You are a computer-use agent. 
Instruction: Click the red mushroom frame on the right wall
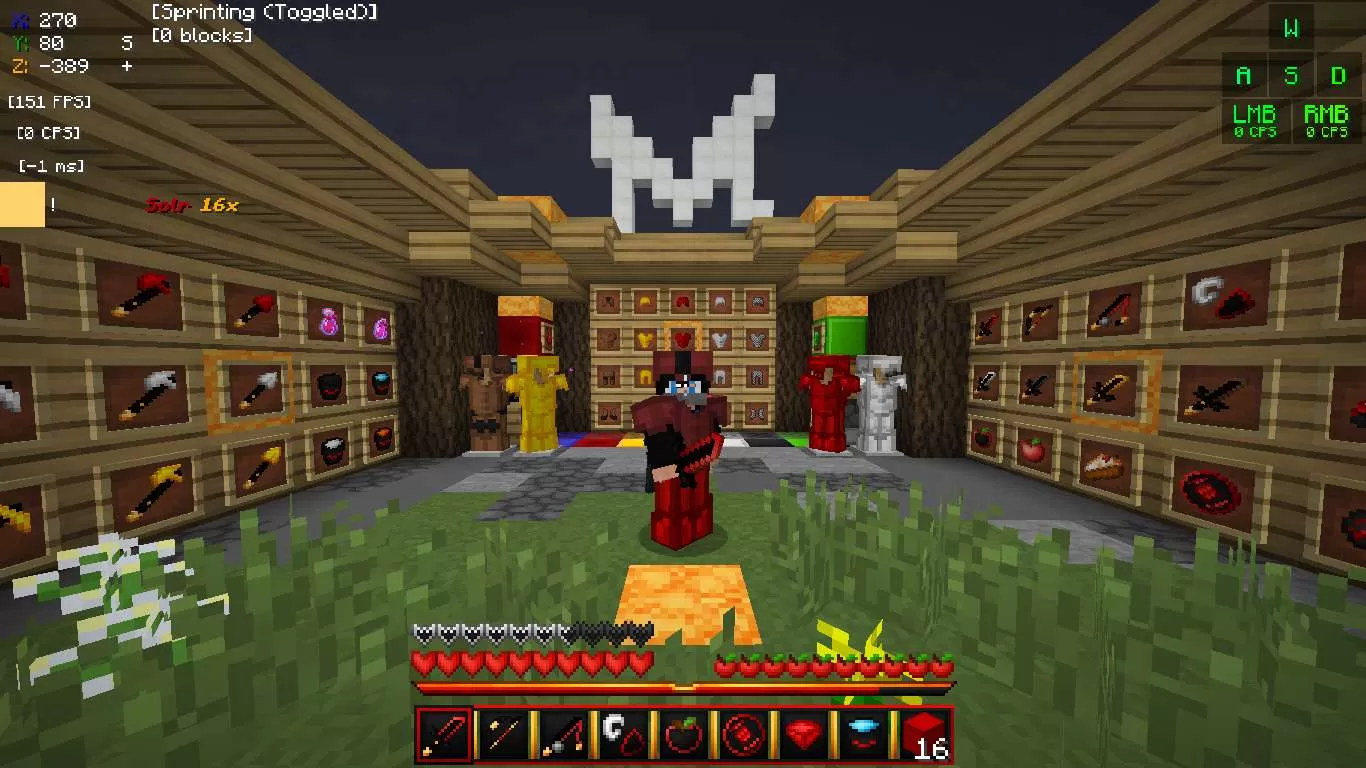click(1208, 488)
